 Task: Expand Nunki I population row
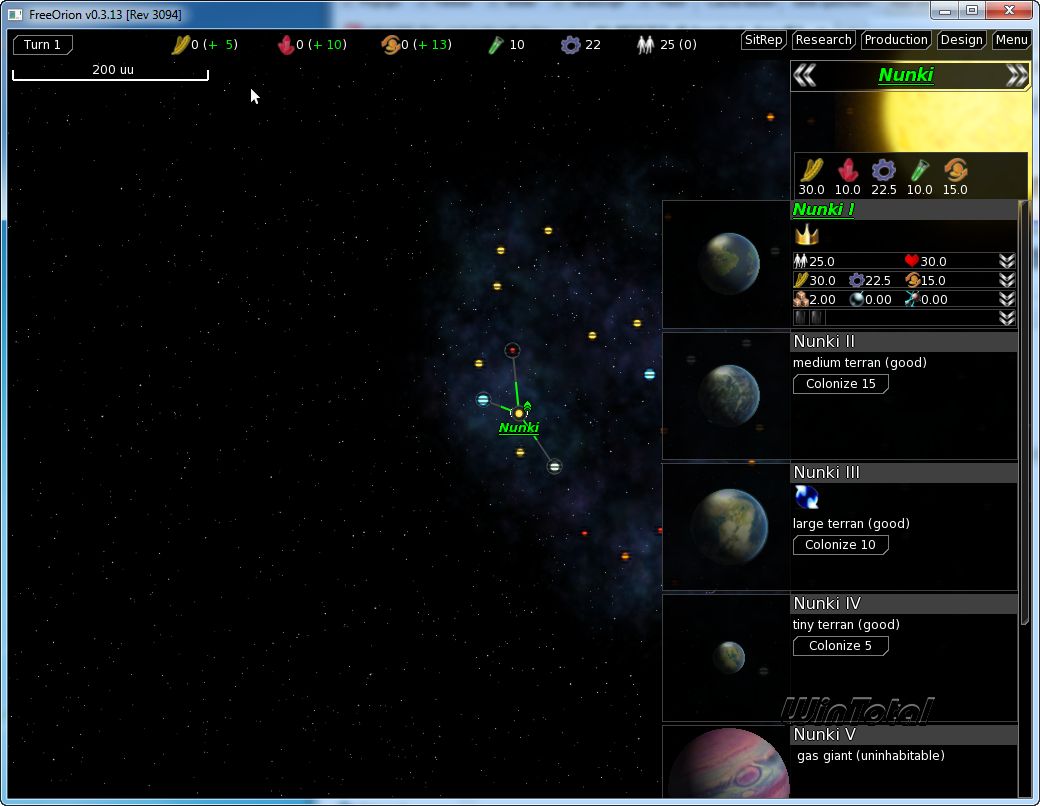pos(1007,261)
